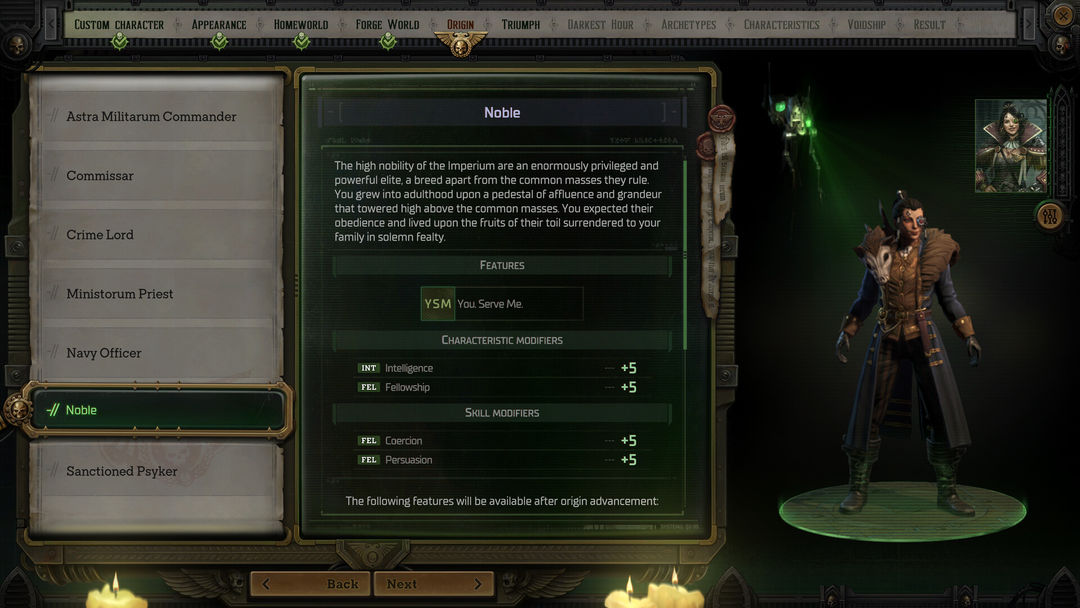Screen dimensions: 1080x608
Task: Click the Back button
Action: [310, 584]
